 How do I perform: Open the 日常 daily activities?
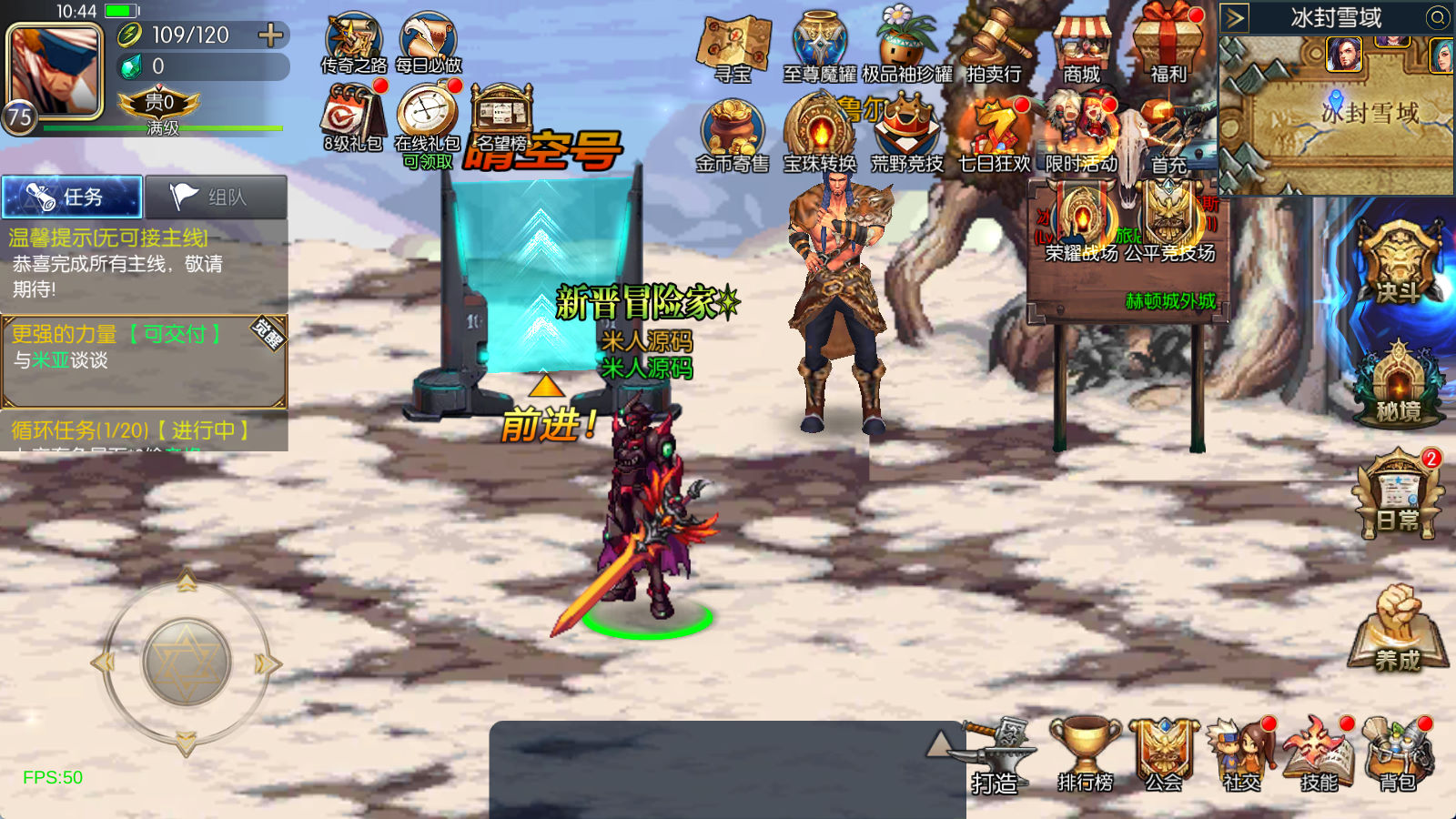click(x=1399, y=496)
